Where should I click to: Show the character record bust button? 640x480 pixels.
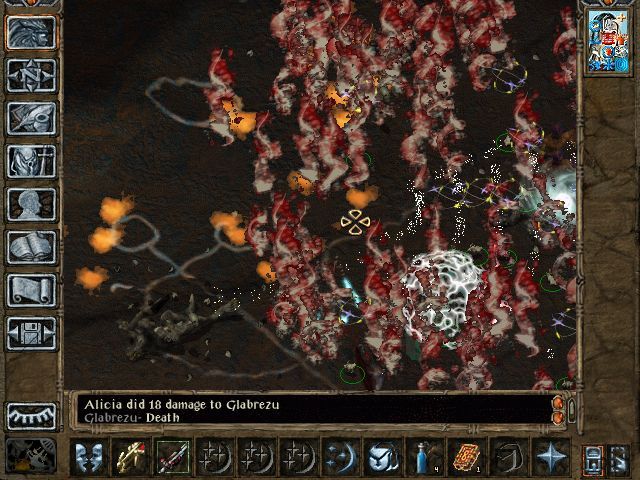point(31,203)
